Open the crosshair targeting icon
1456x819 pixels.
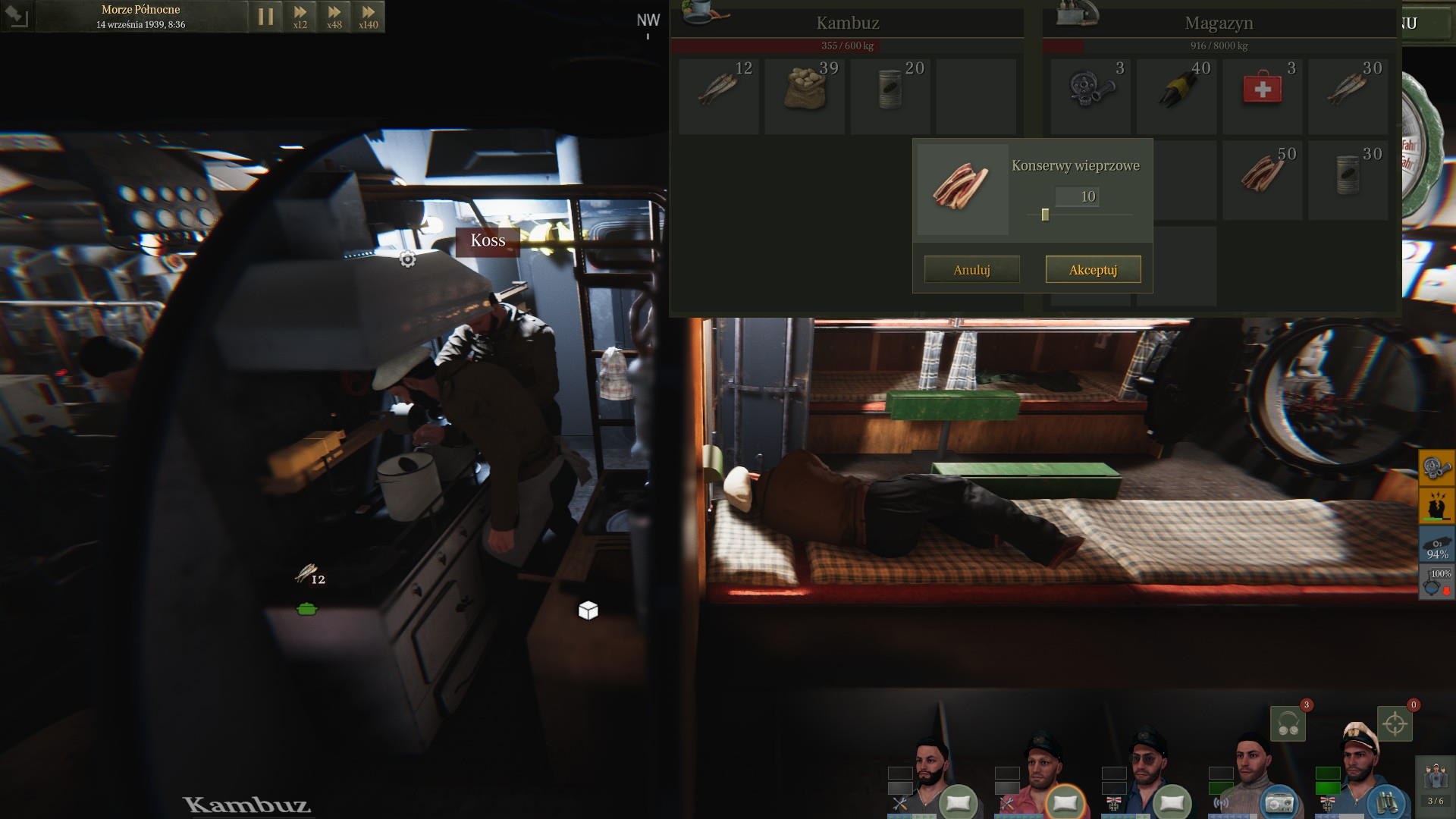[1395, 724]
